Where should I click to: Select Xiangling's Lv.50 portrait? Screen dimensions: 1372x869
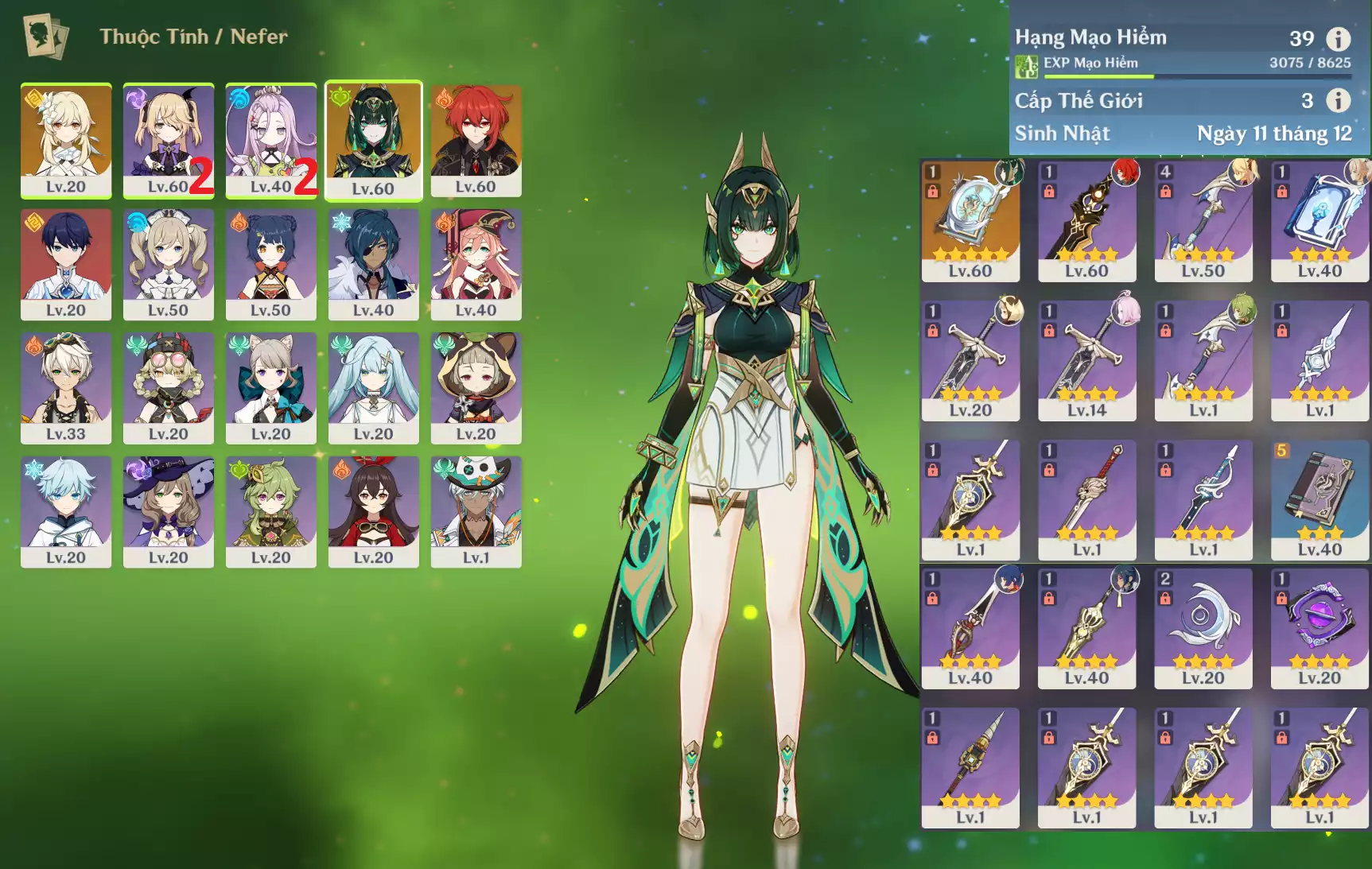click(270, 264)
